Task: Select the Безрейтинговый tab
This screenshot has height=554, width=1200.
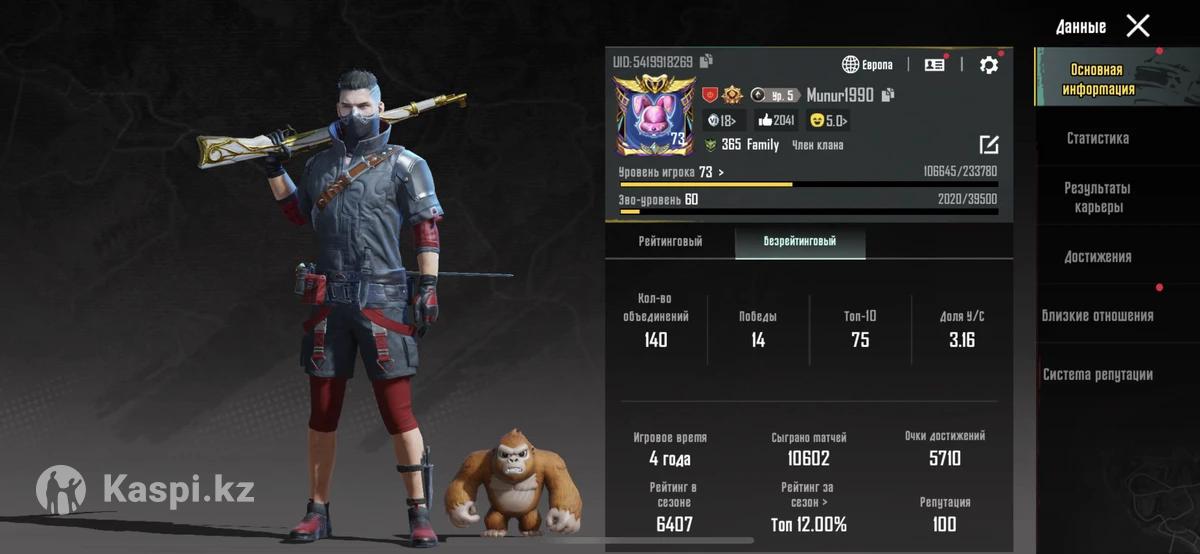Action: 800,242
